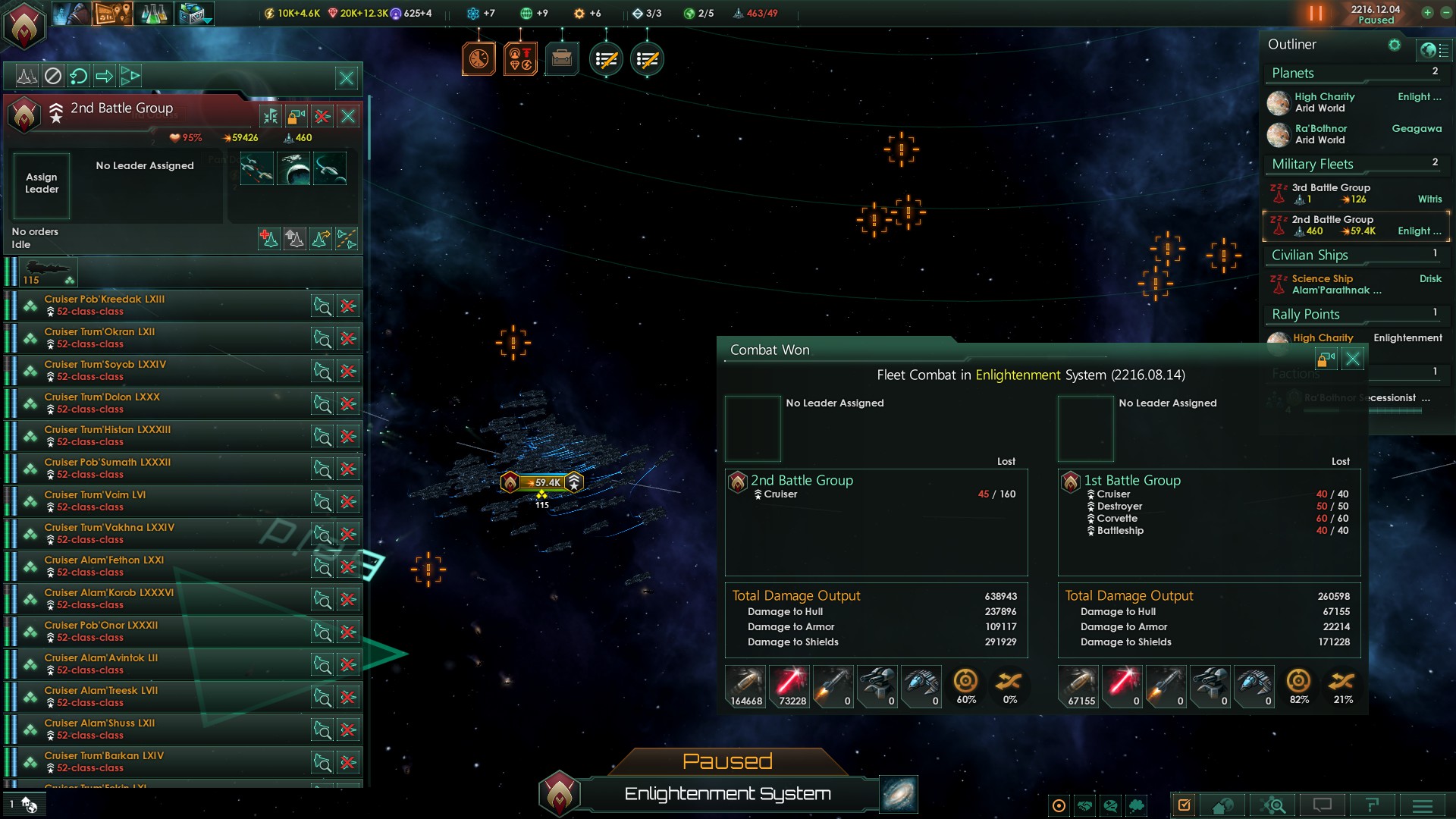Open the main menu hamburger button

pos(1423,805)
